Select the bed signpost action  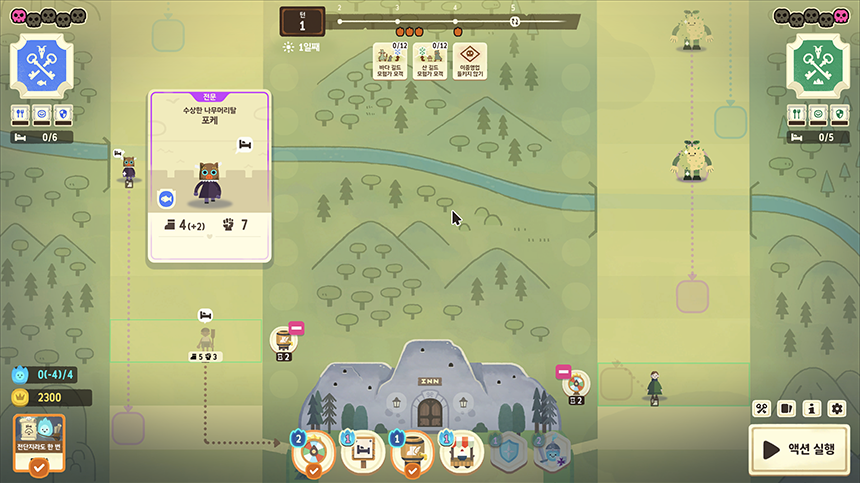click(363, 451)
